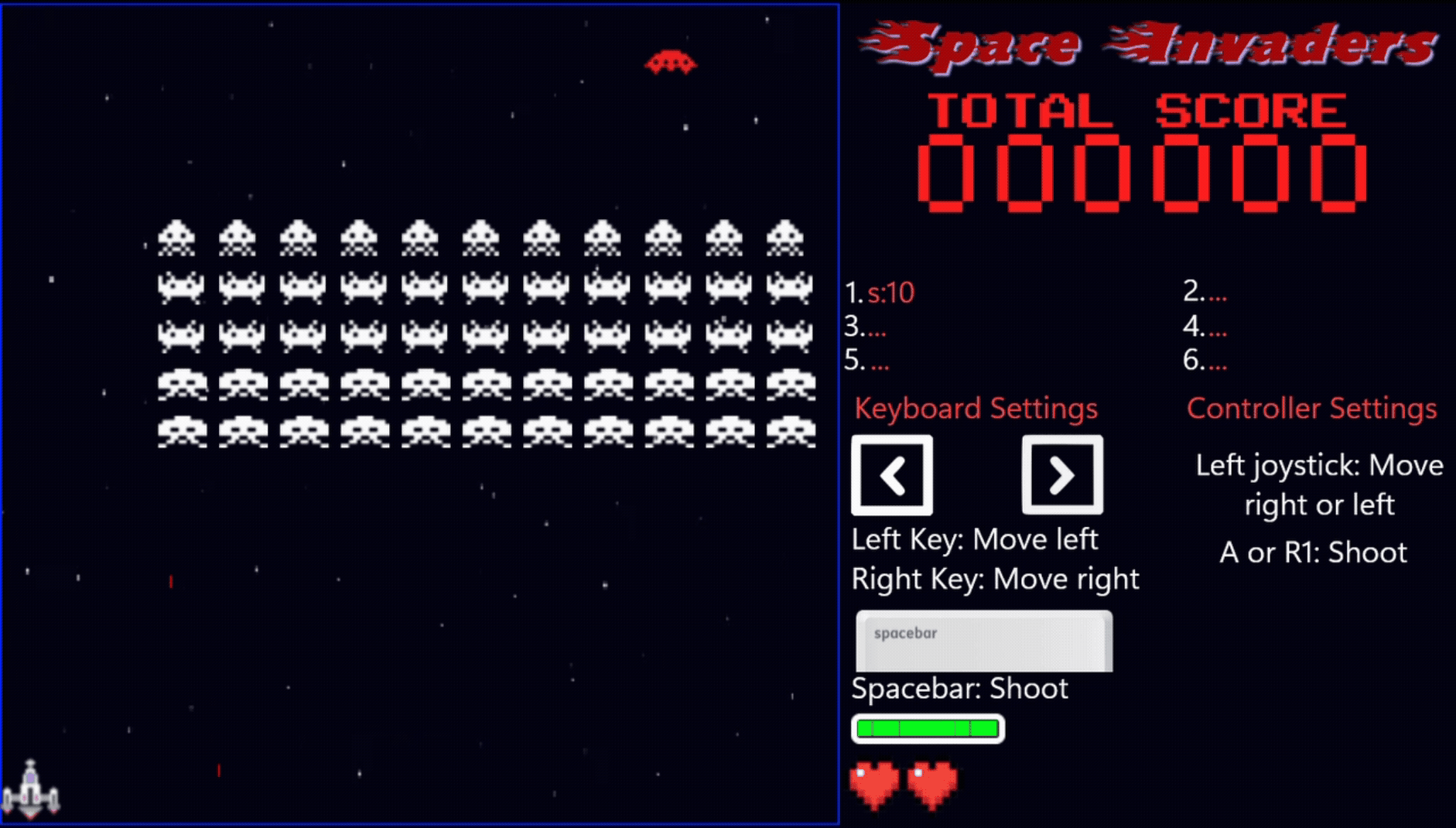Expand player slot 4 entry
This screenshot has height=828, width=1456.
click(x=1205, y=327)
